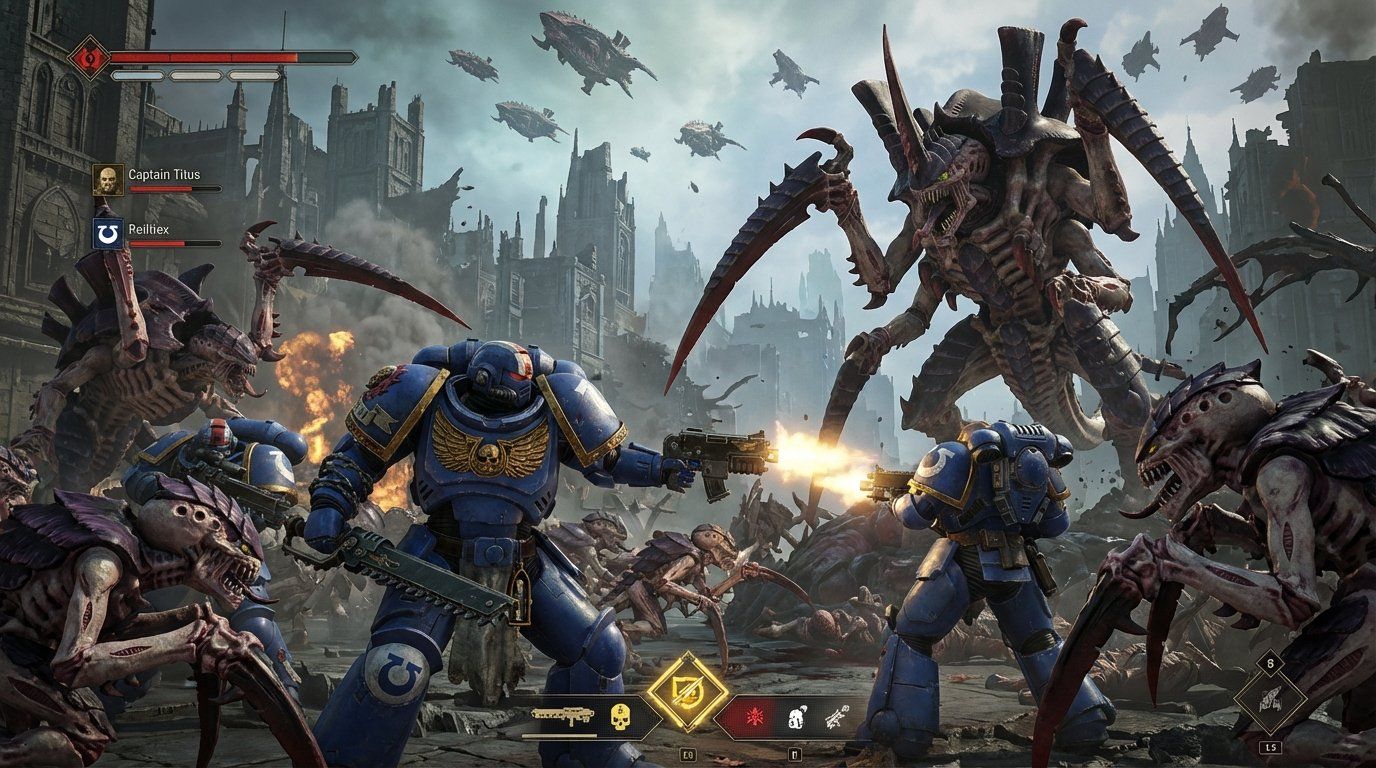Click the skull ammo counter icon

(619, 717)
